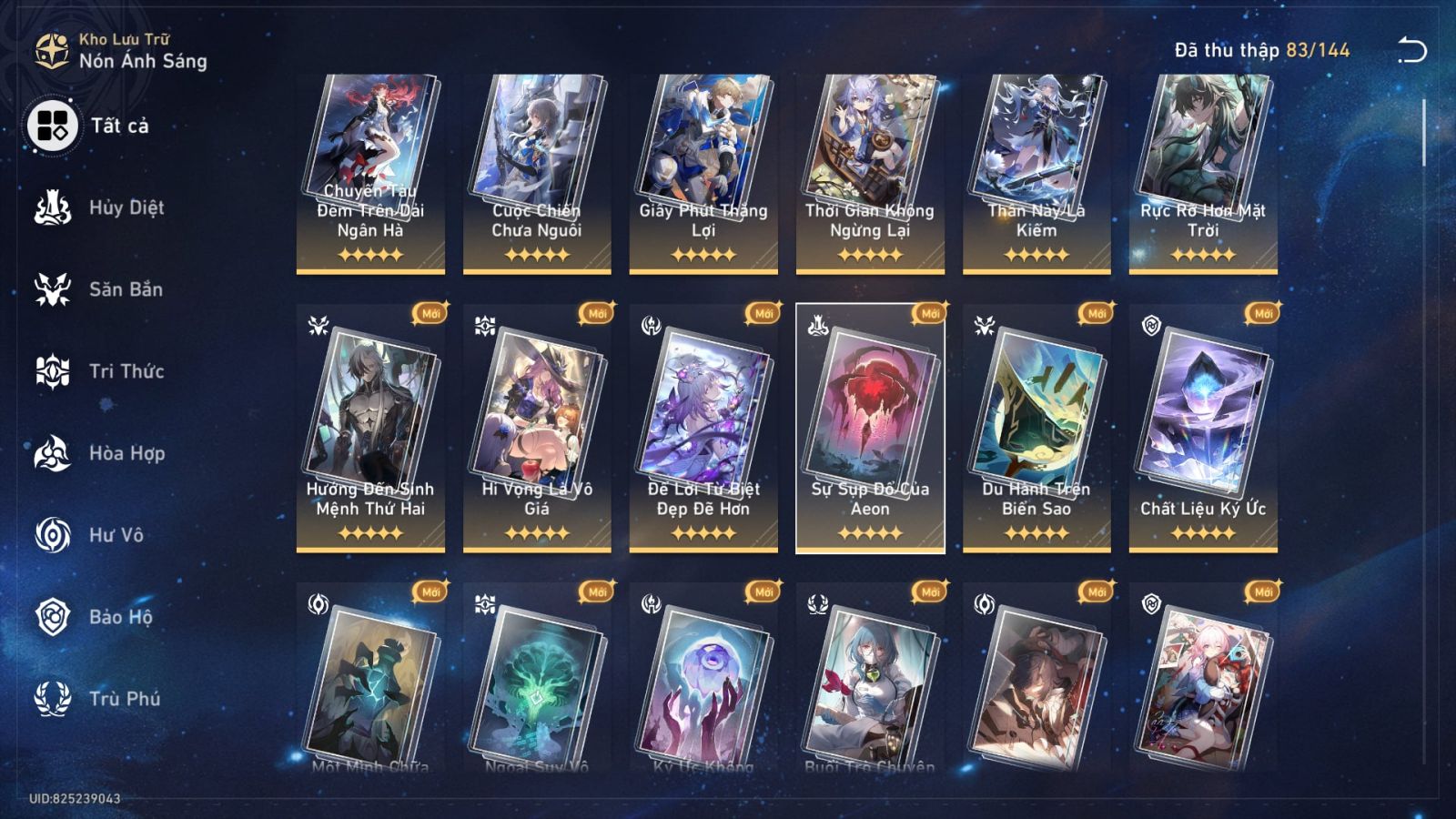Select the Săn Bắn path filter icon
This screenshot has height=819, width=1456.
point(55,289)
